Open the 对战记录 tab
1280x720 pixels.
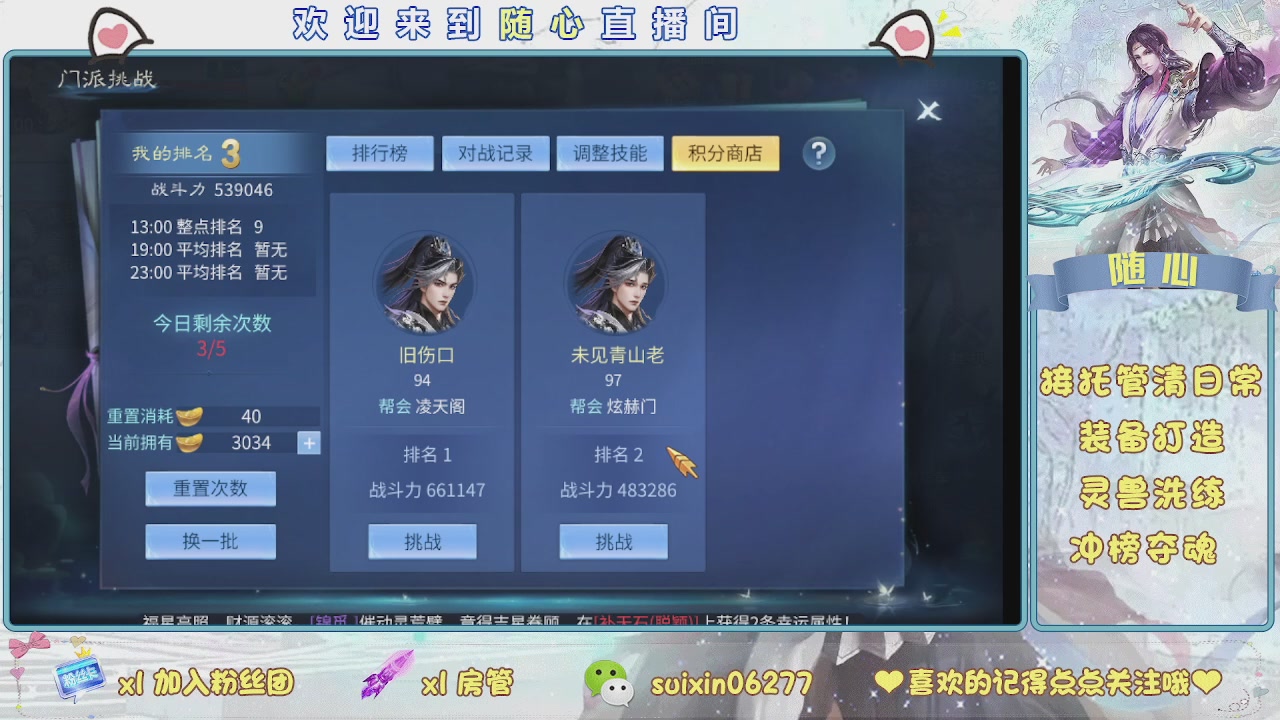[496, 153]
